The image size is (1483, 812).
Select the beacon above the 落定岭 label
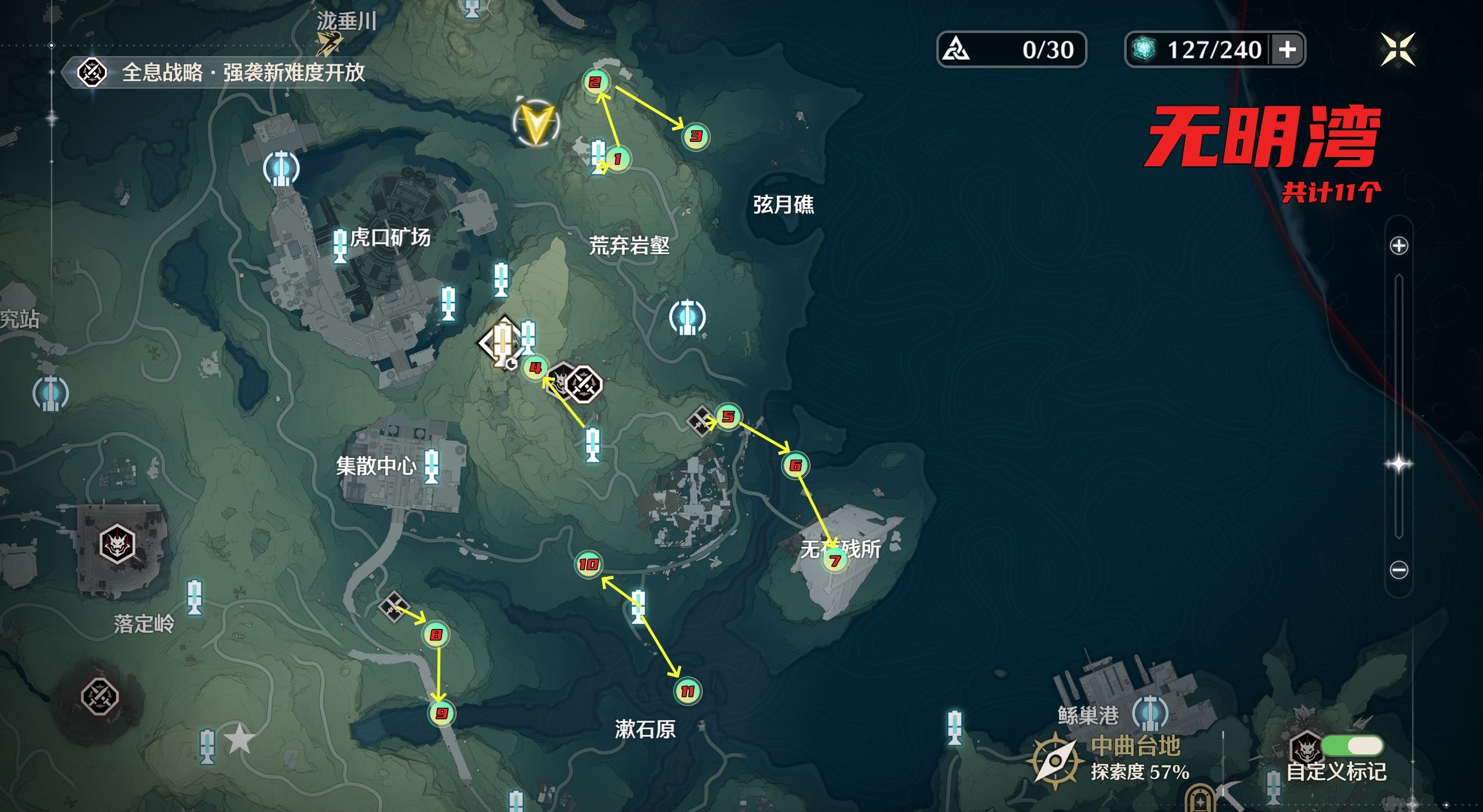(x=194, y=597)
